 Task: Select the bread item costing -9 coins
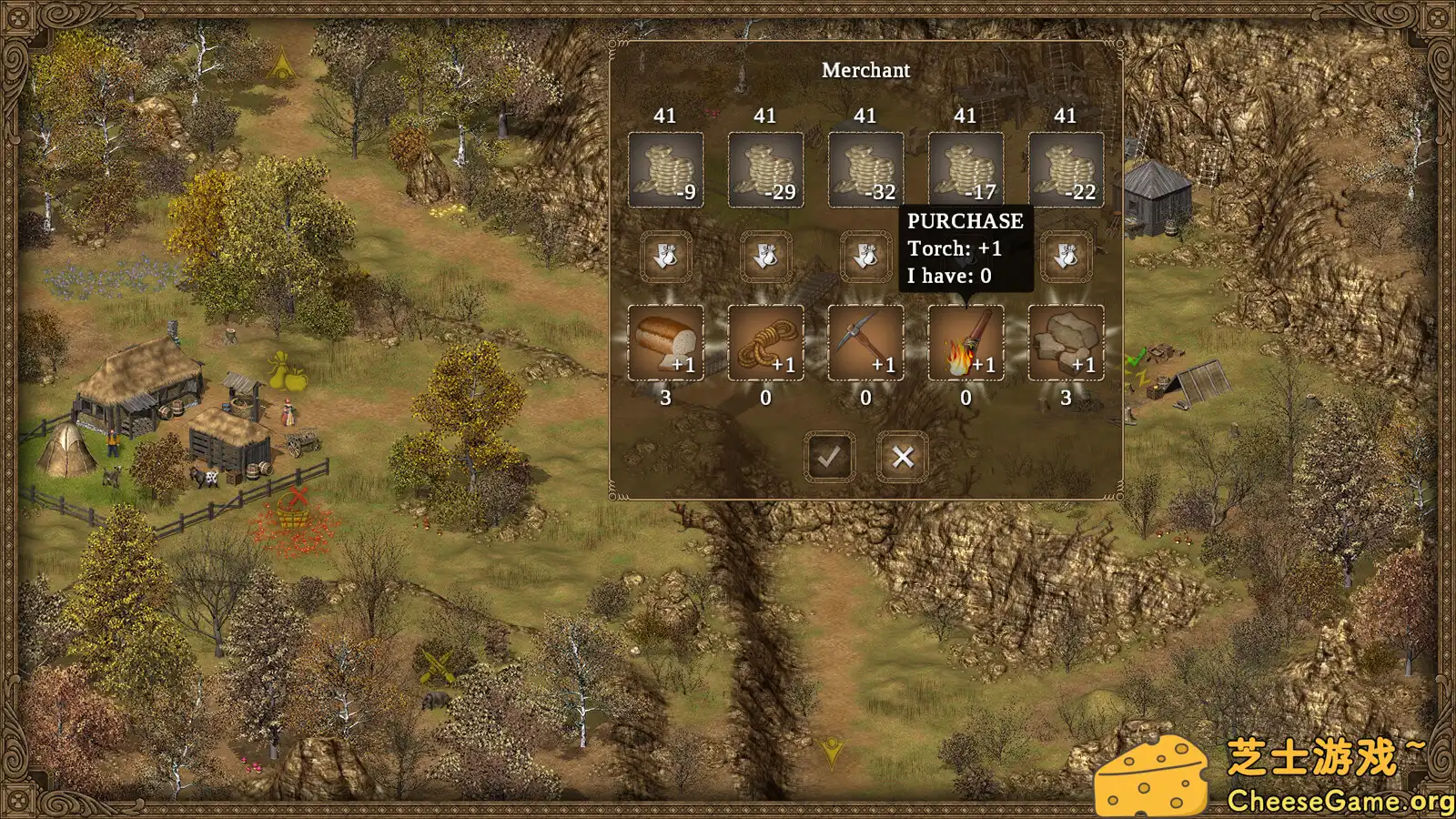665,344
